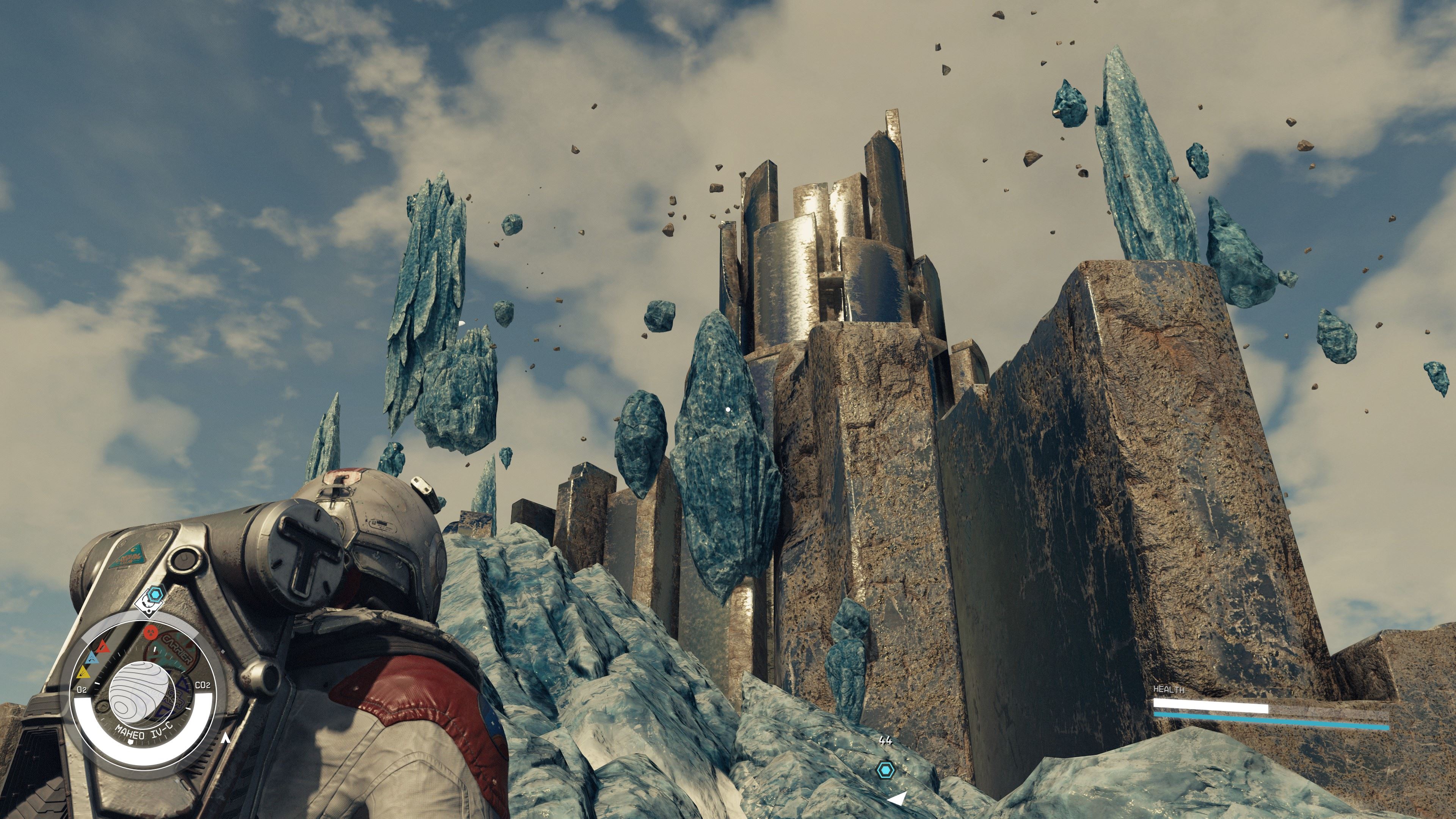Image resolution: width=1456 pixels, height=819 pixels.
Task: Click the blue hexagon quest marker near 44
Action: pyautogui.click(x=885, y=769)
